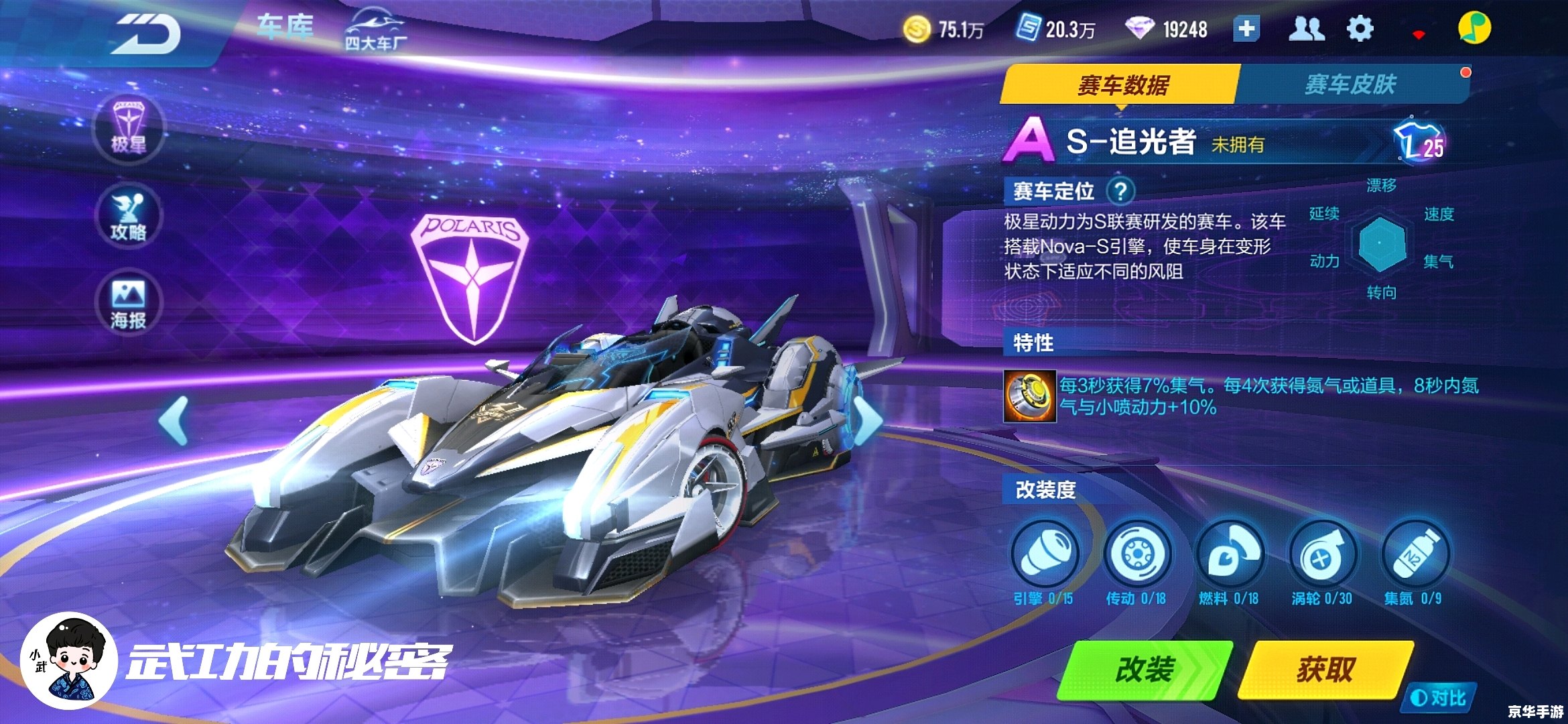Open the friends list icon
1568x724 pixels.
click(x=1306, y=29)
